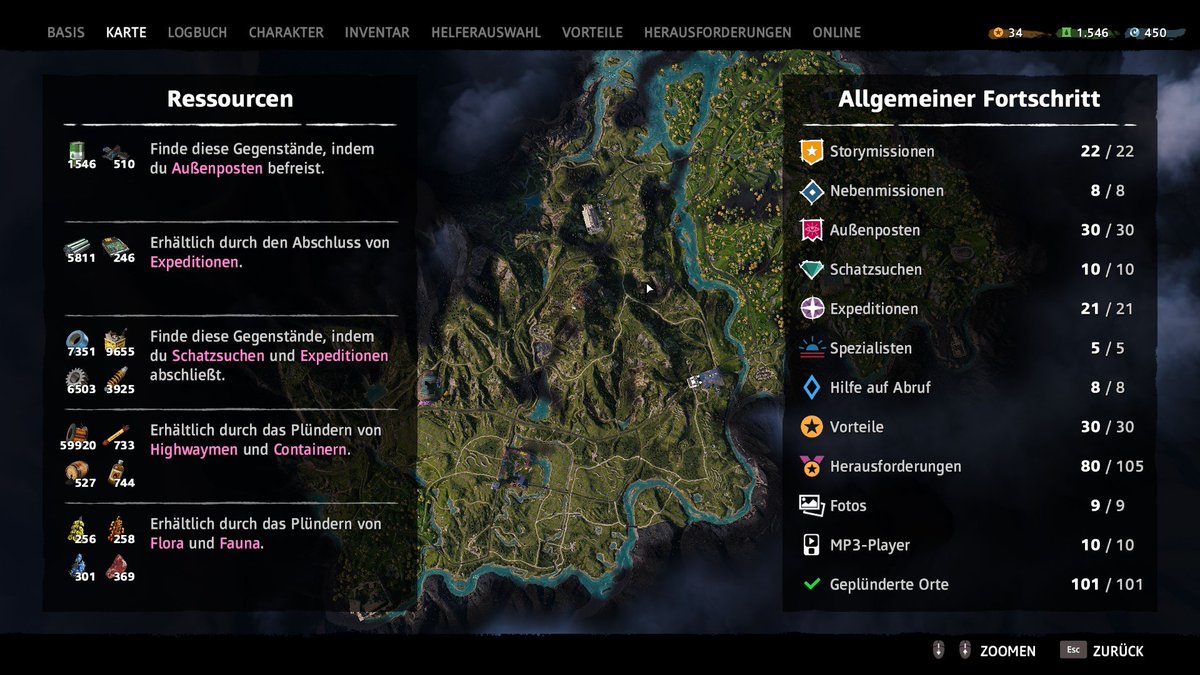Select the Außenposten progress row
The width and height of the screenshot is (1200, 675).
pos(968,230)
